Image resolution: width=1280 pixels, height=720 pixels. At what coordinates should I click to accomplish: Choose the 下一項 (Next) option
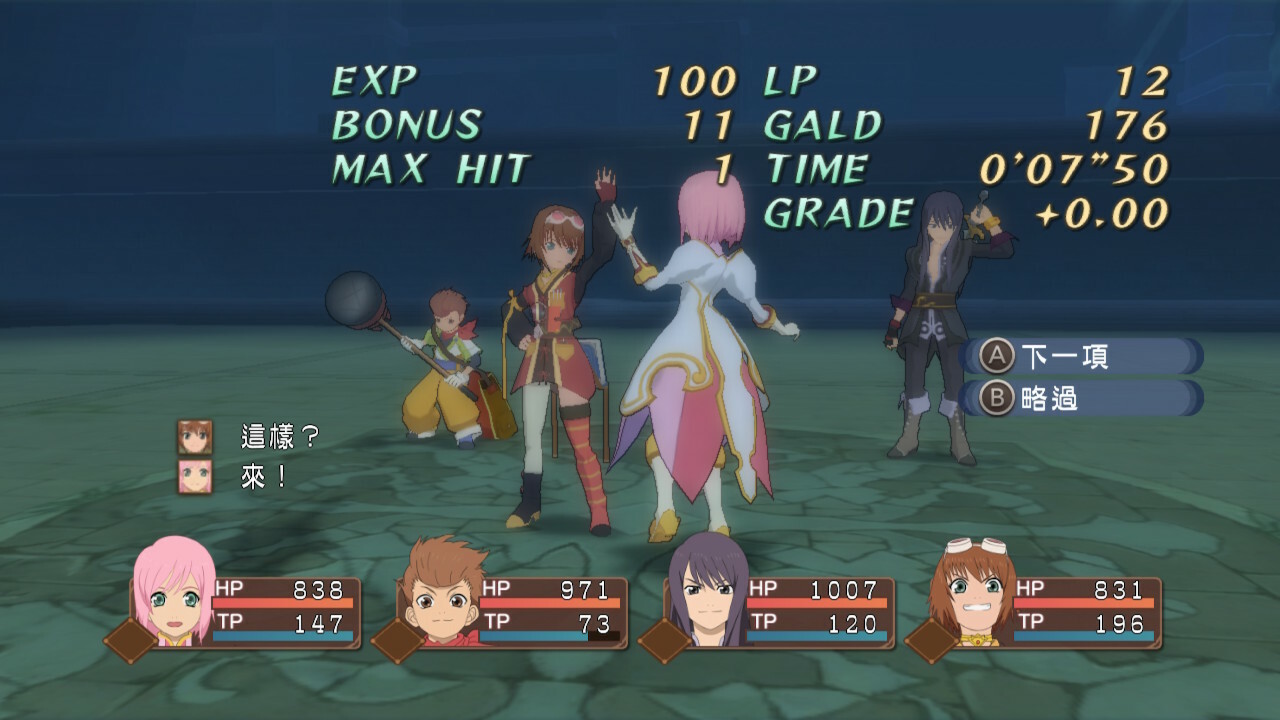(x=1064, y=356)
